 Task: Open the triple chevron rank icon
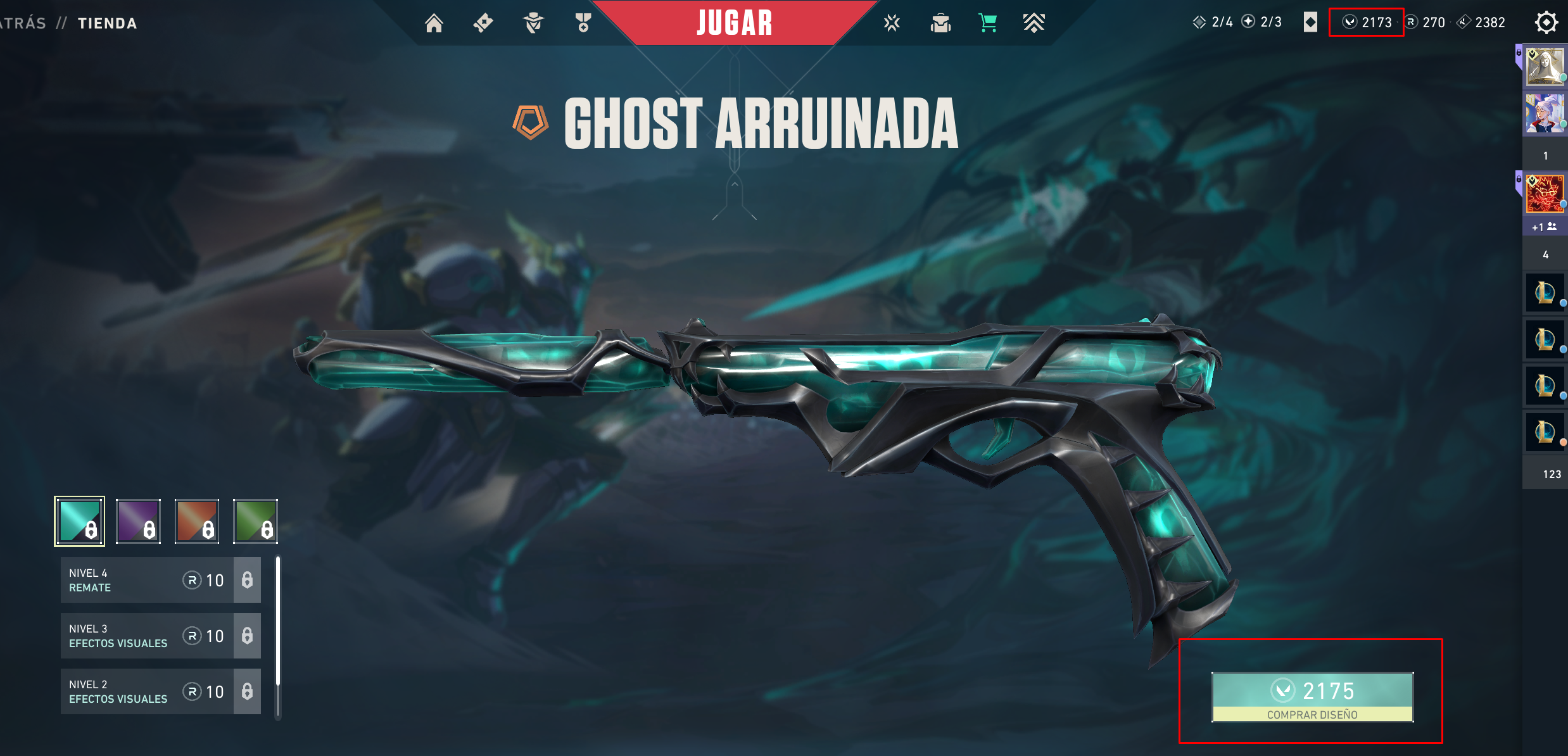[1034, 23]
